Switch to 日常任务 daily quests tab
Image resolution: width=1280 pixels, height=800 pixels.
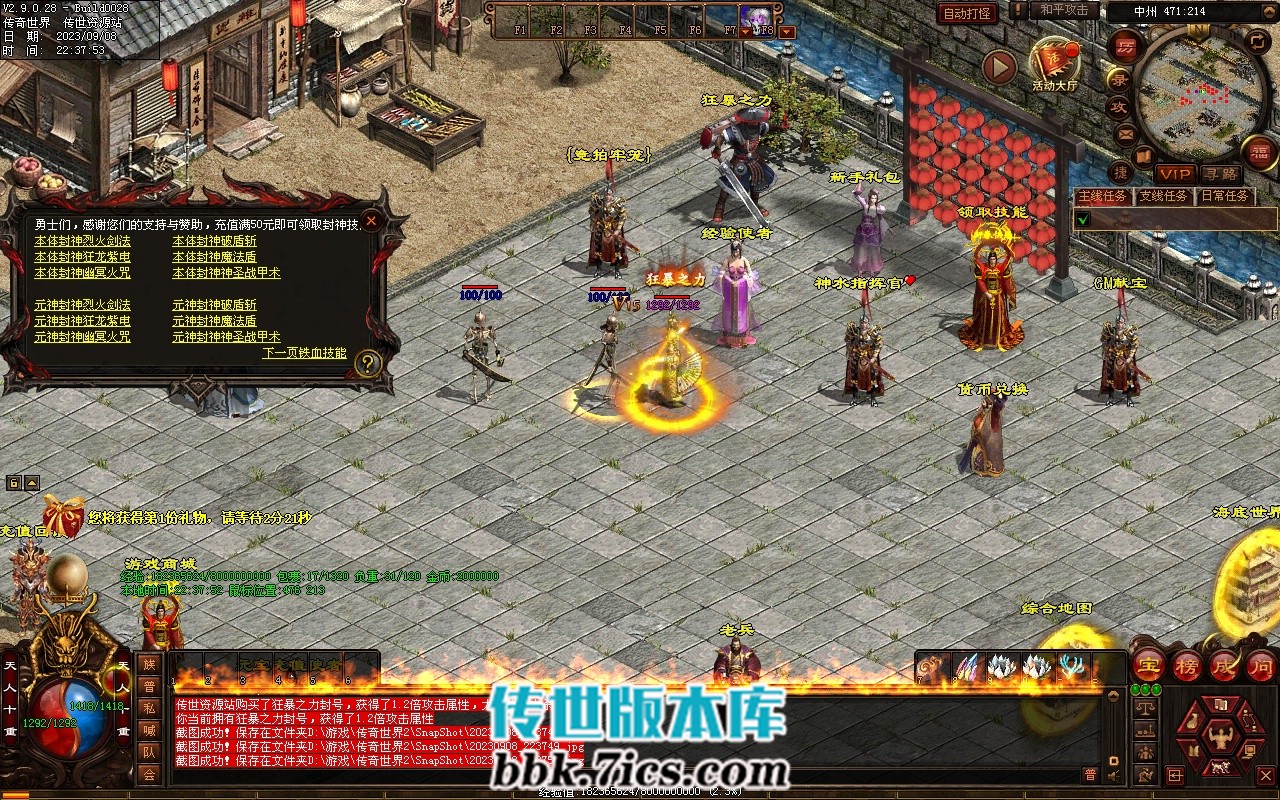click(1224, 196)
